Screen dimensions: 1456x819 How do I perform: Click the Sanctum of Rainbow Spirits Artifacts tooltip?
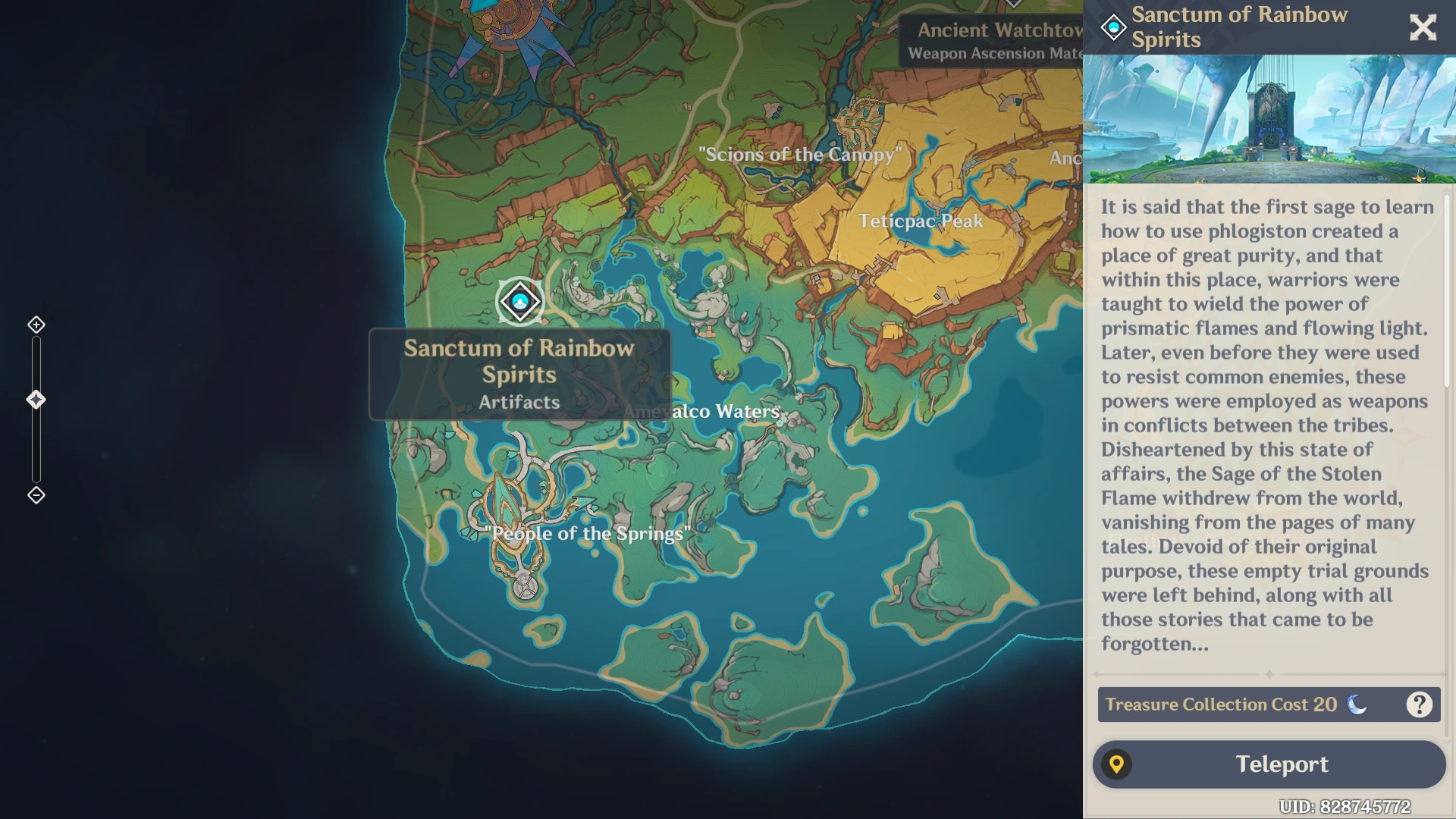point(519,375)
